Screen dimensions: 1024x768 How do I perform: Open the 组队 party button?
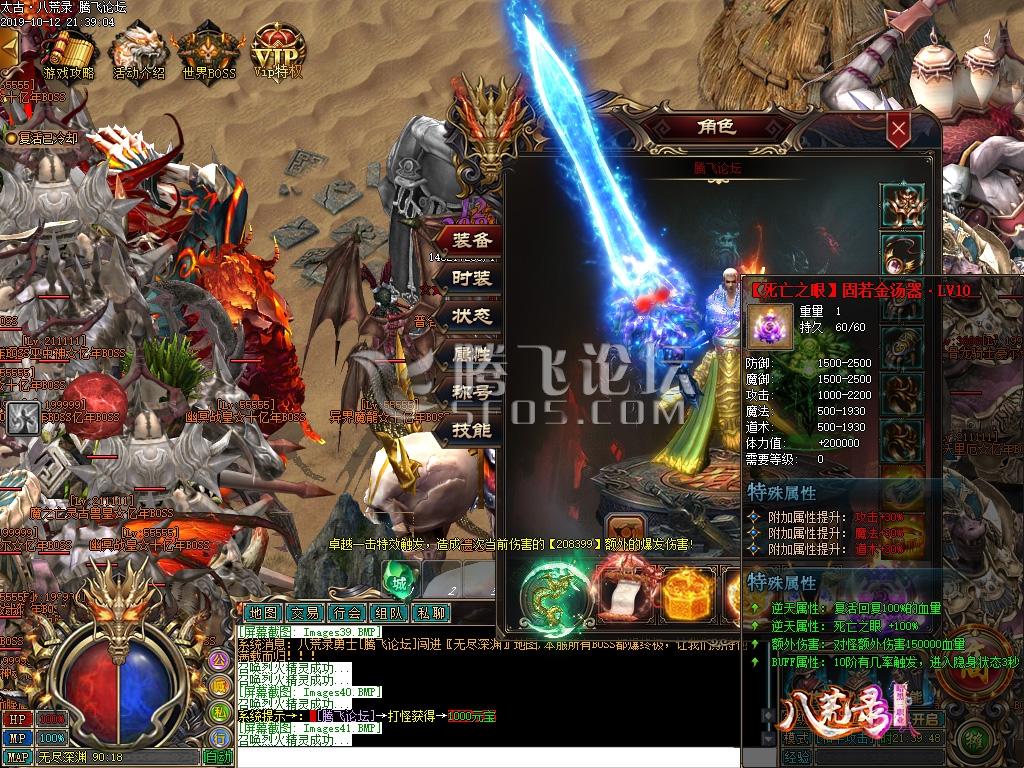pos(389,613)
